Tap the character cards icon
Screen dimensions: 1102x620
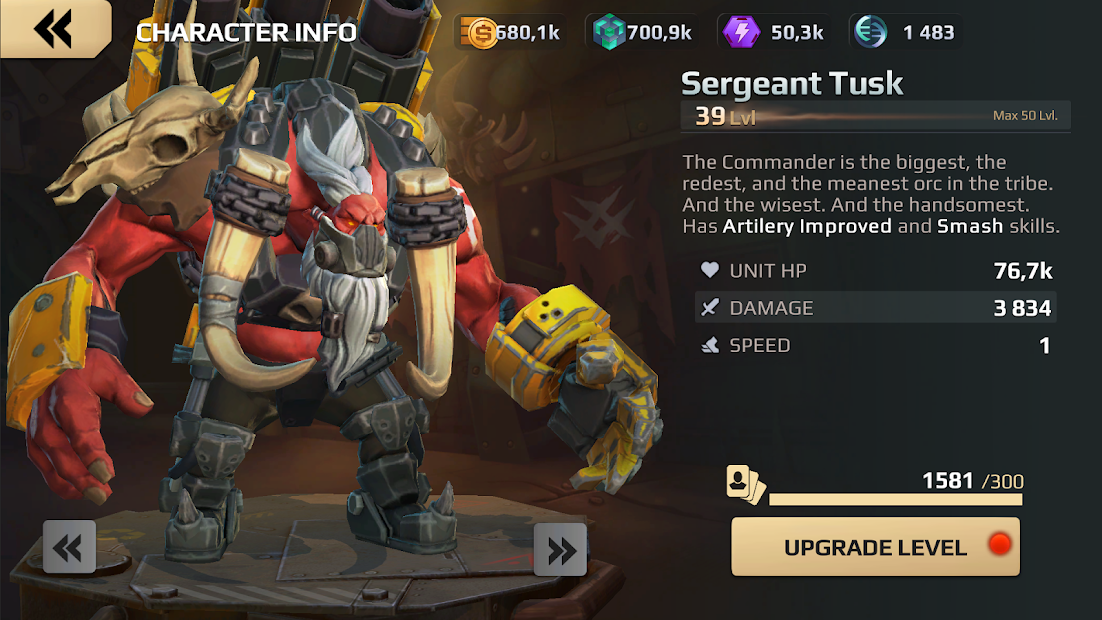(745, 485)
